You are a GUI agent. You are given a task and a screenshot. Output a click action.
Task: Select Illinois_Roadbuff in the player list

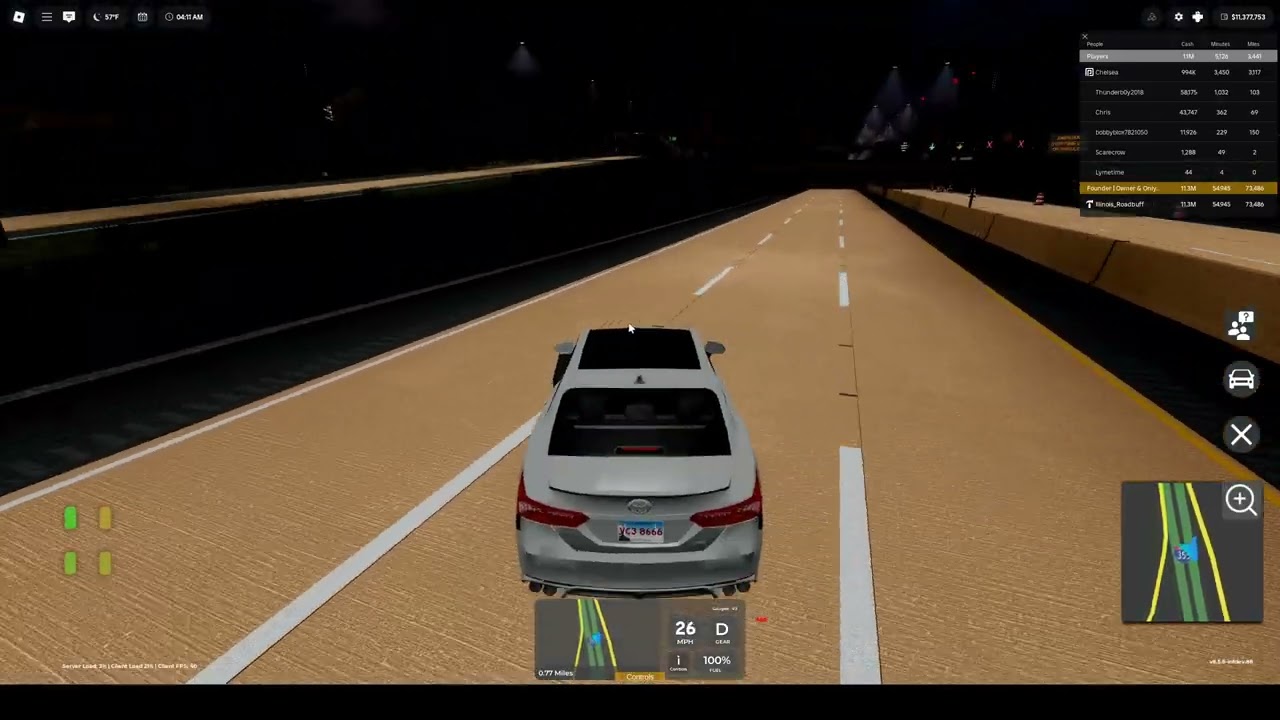click(x=1119, y=204)
